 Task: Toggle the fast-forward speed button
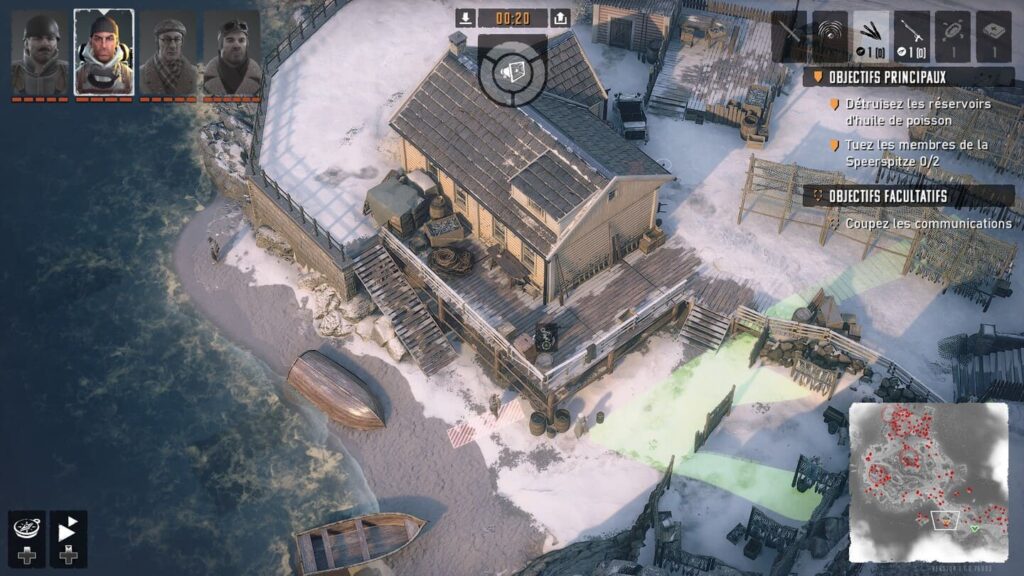click(68, 530)
